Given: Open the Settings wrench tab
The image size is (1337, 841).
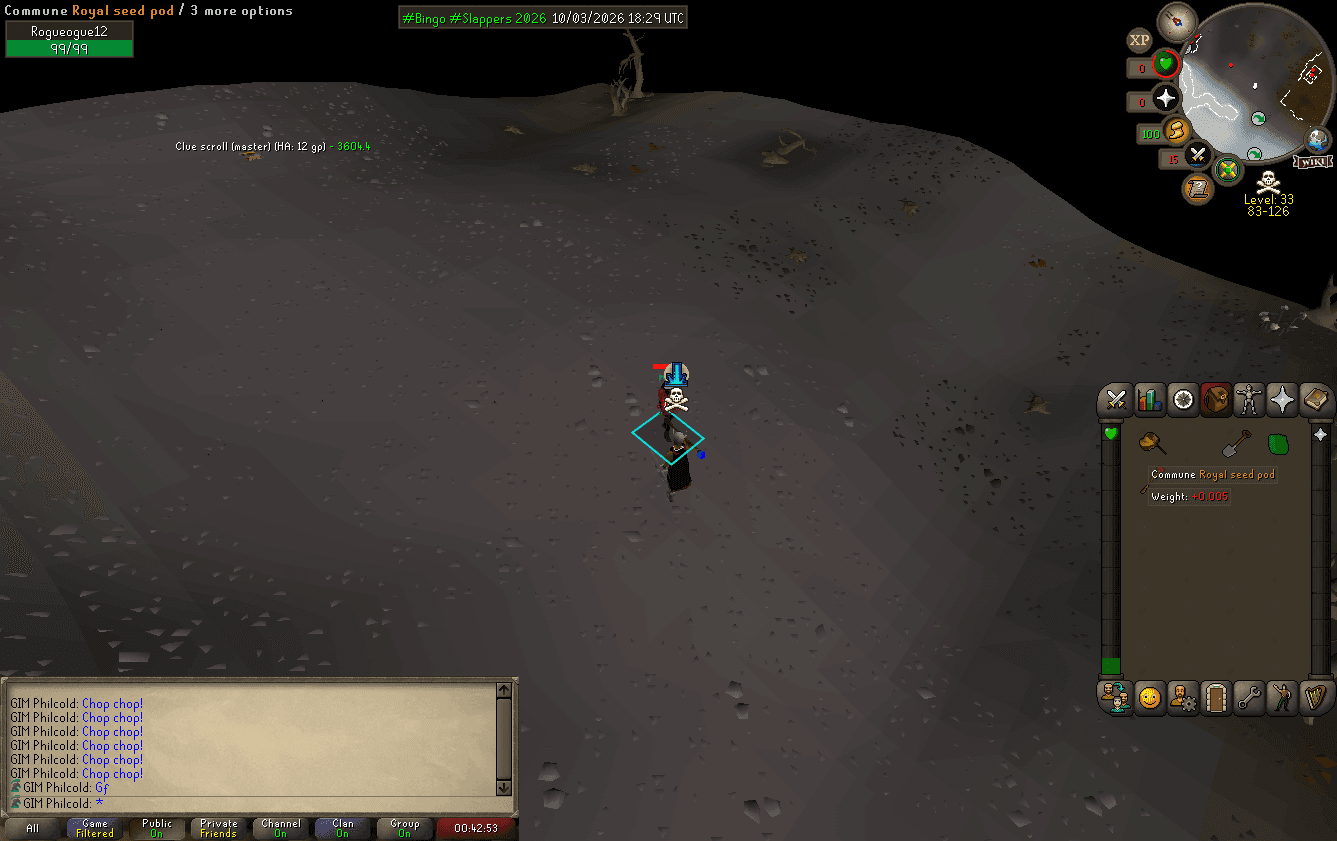Looking at the screenshot, I should click(1249, 698).
